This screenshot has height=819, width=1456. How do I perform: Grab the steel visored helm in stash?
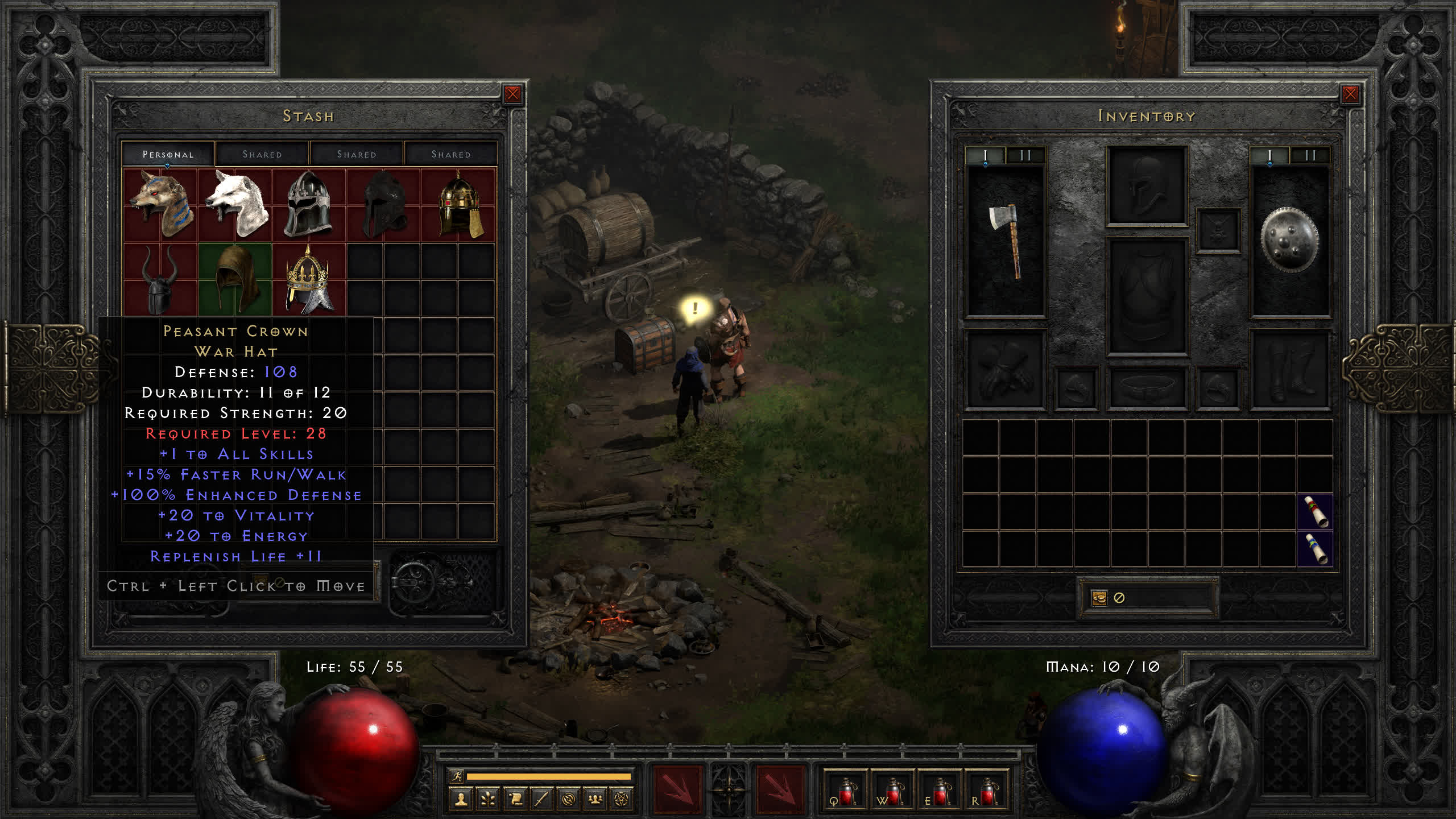(308, 205)
